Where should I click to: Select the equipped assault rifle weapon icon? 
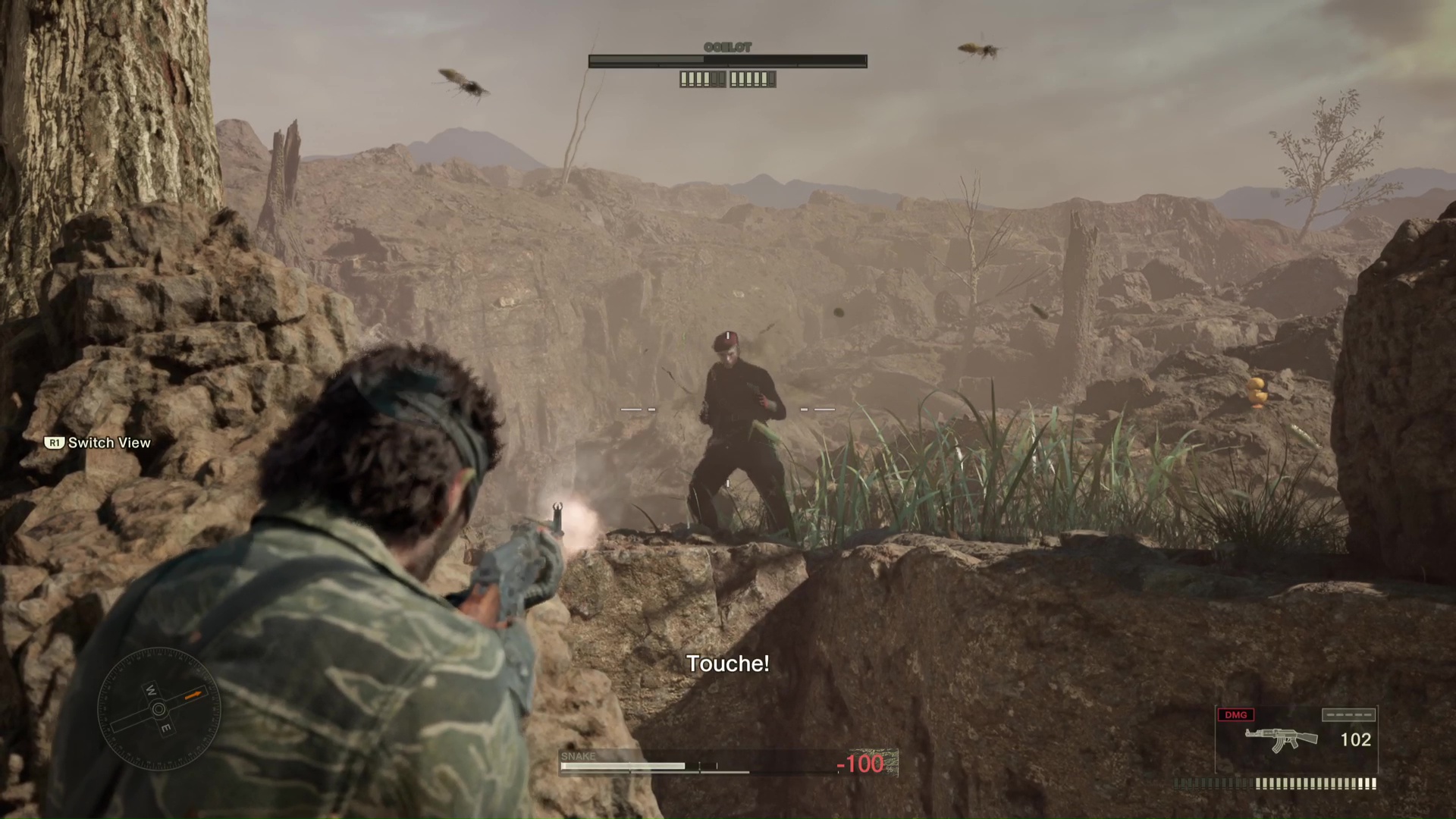[1281, 739]
